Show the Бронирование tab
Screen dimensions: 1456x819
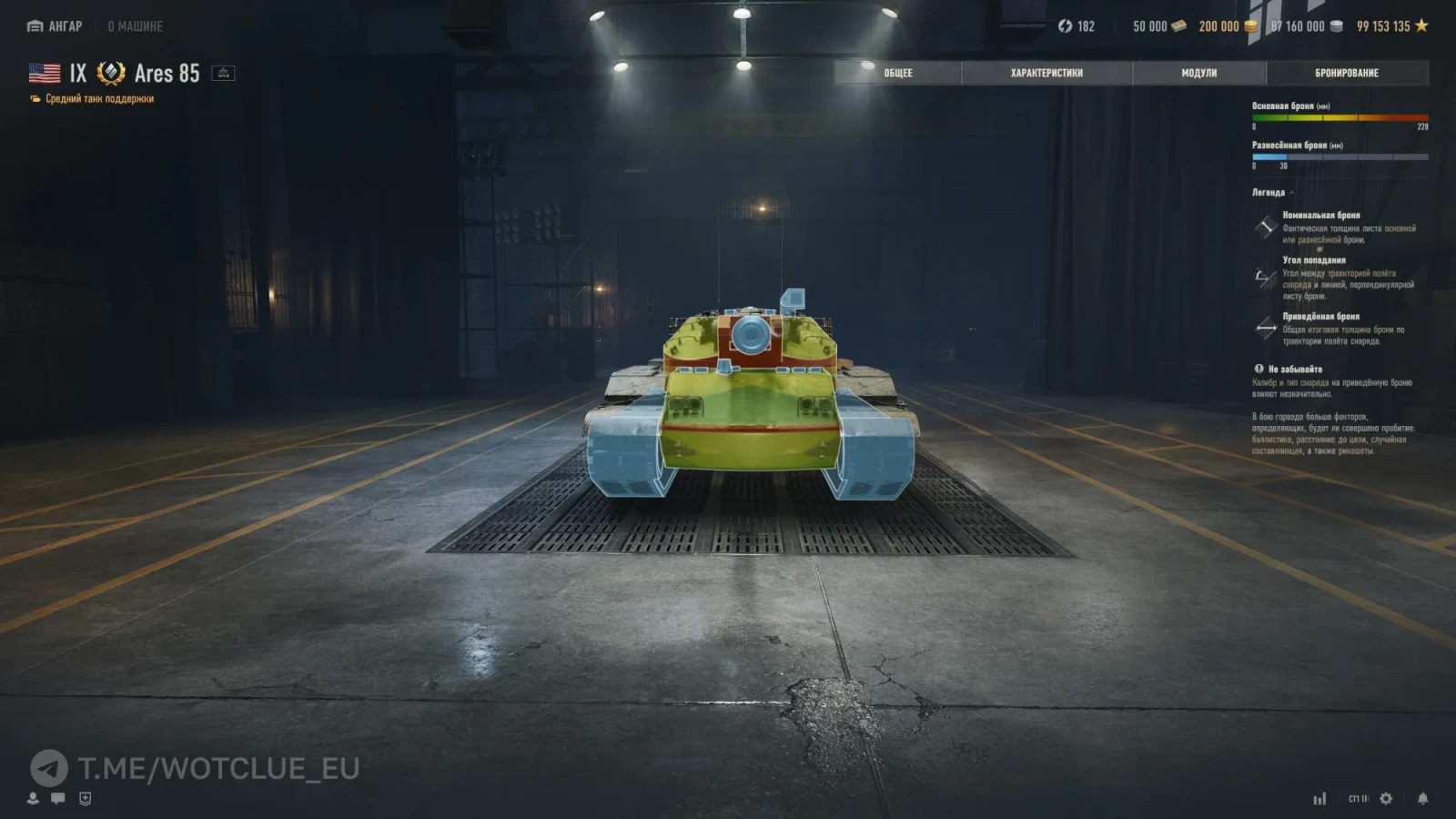[1346, 73]
